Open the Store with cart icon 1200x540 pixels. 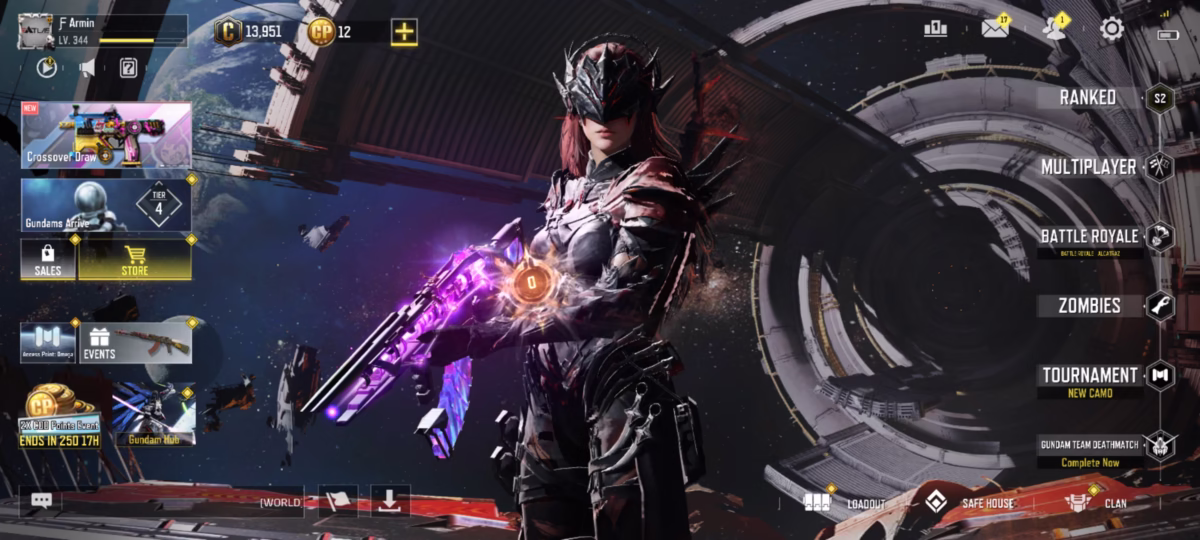(x=135, y=259)
